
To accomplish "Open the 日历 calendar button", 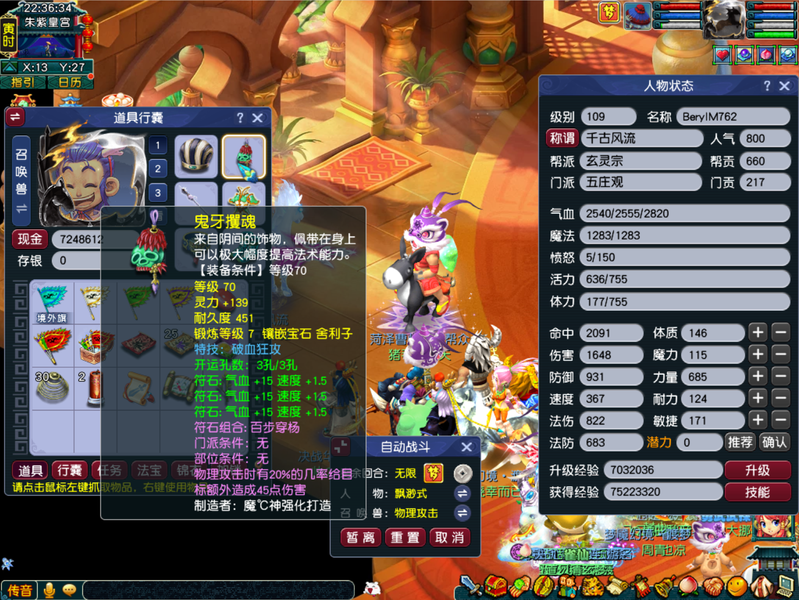I will (x=70, y=82).
